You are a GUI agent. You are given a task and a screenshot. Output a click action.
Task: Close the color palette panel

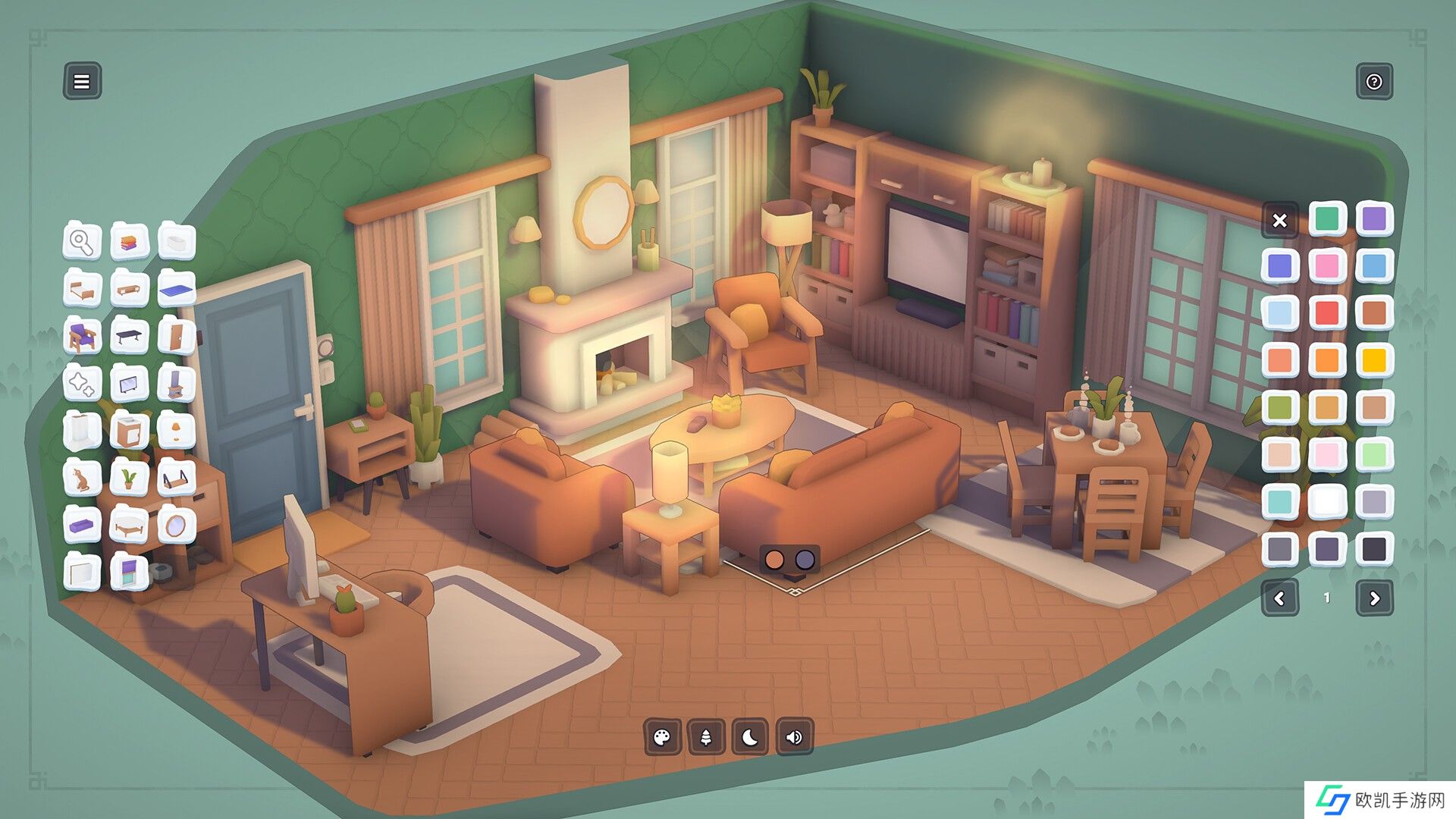1280,221
